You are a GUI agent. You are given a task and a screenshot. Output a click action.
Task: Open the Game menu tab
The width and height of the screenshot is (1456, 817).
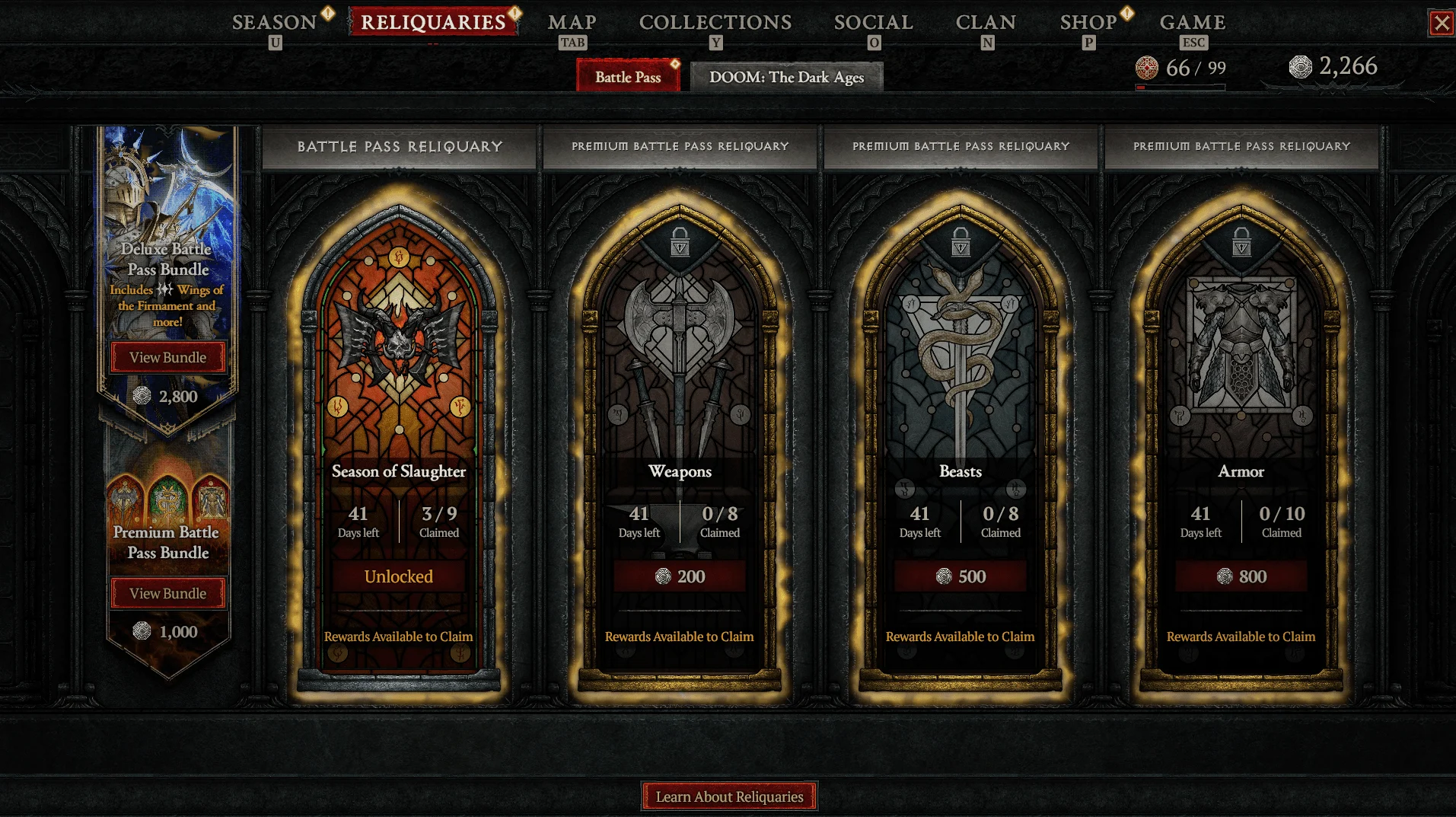[1193, 23]
